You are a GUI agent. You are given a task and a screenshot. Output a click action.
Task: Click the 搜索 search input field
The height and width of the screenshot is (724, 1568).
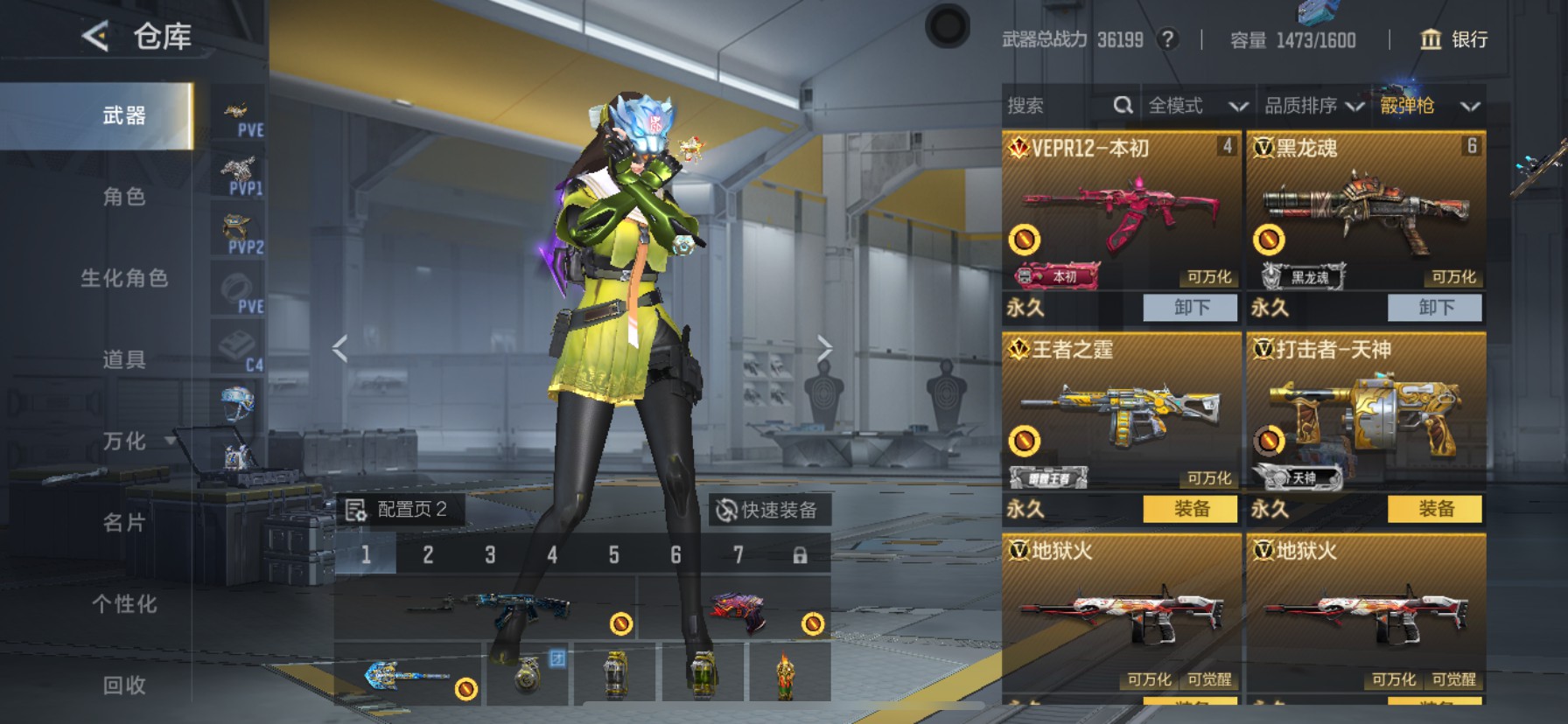pos(1050,105)
